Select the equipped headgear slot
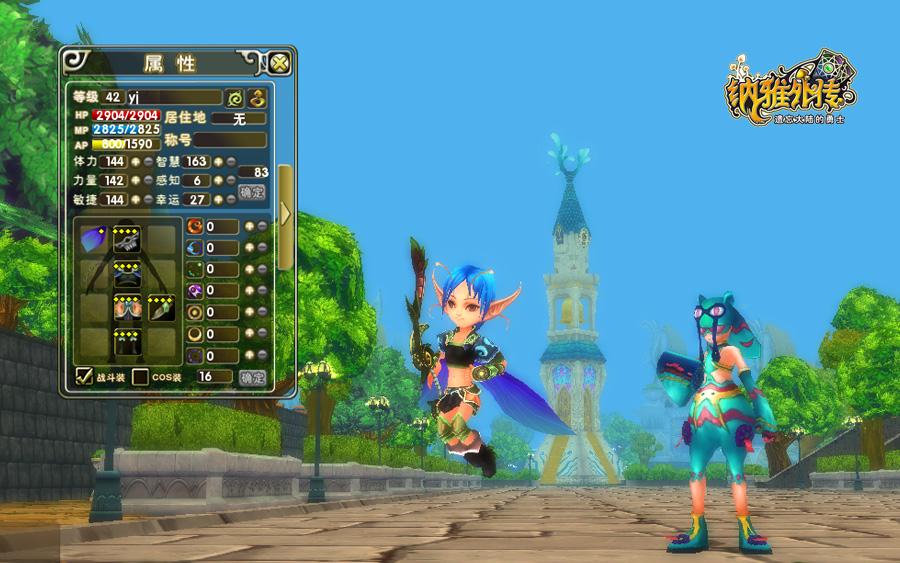900x563 pixels. tap(126, 239)
